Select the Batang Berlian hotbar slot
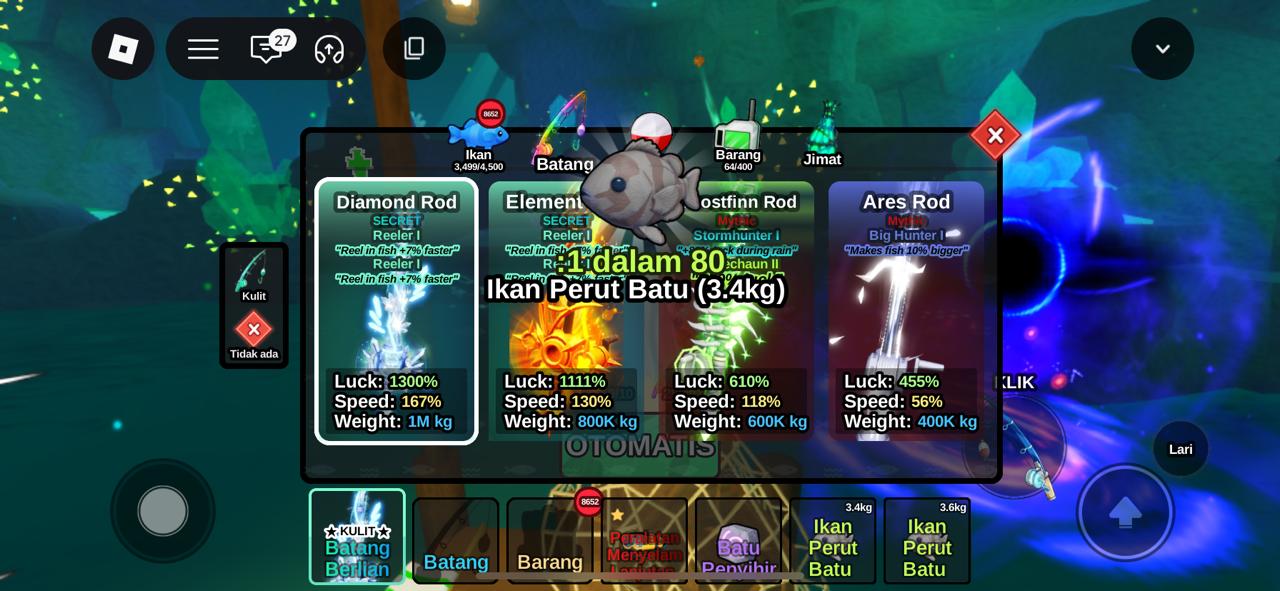This screenshot has width=1280, height=591. (357, 536)
